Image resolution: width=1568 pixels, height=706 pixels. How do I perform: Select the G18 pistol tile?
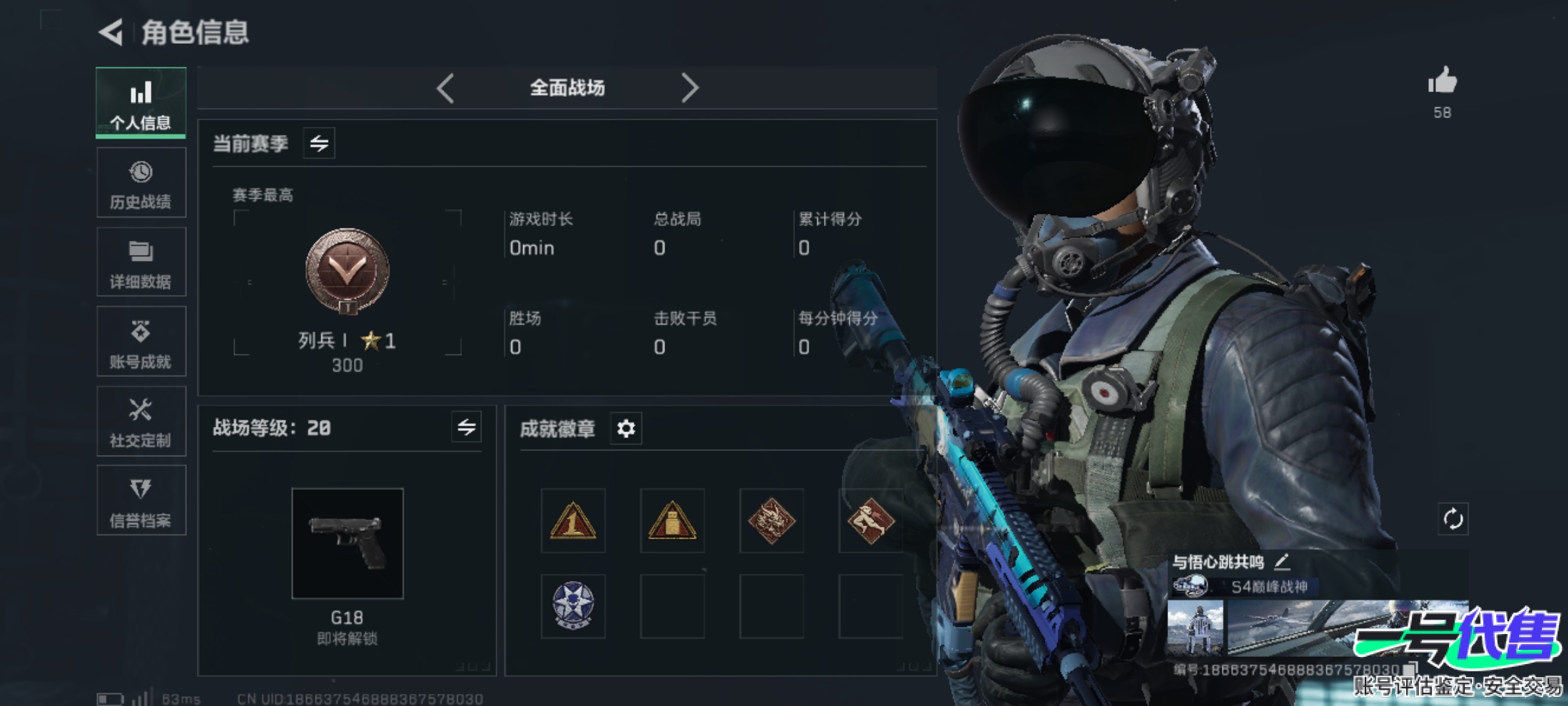click(348, 543)
